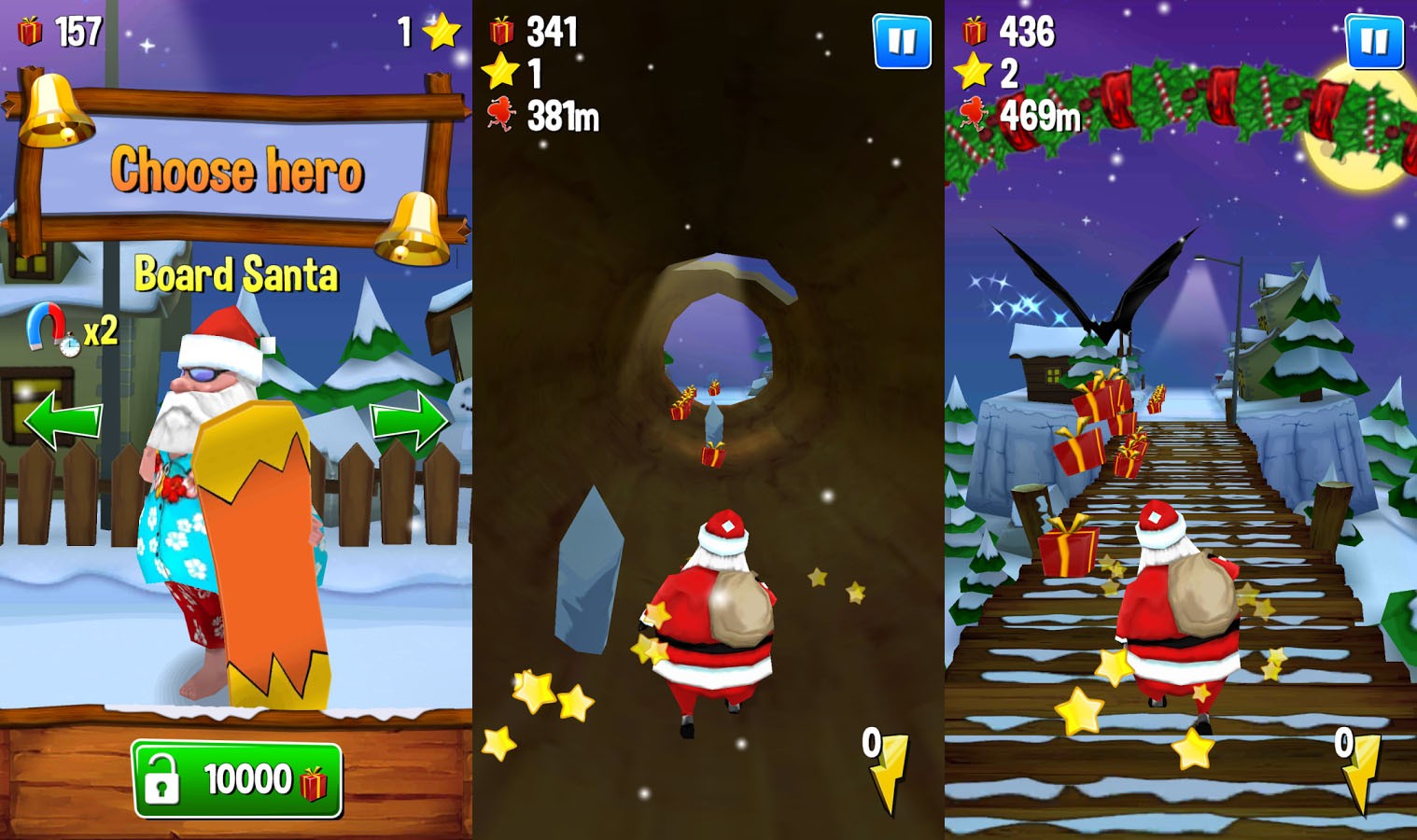Browse next hero with right arrow

408,422
